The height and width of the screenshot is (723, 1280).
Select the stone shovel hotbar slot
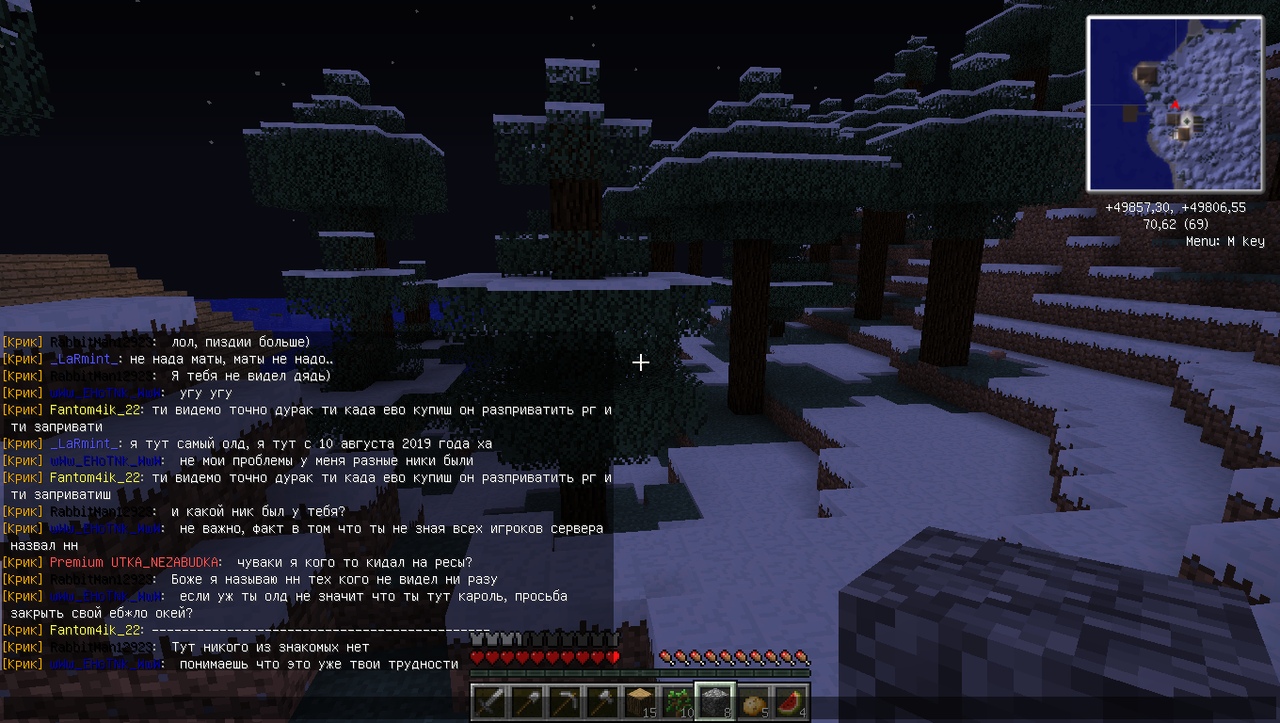click(x=527, y=701)
